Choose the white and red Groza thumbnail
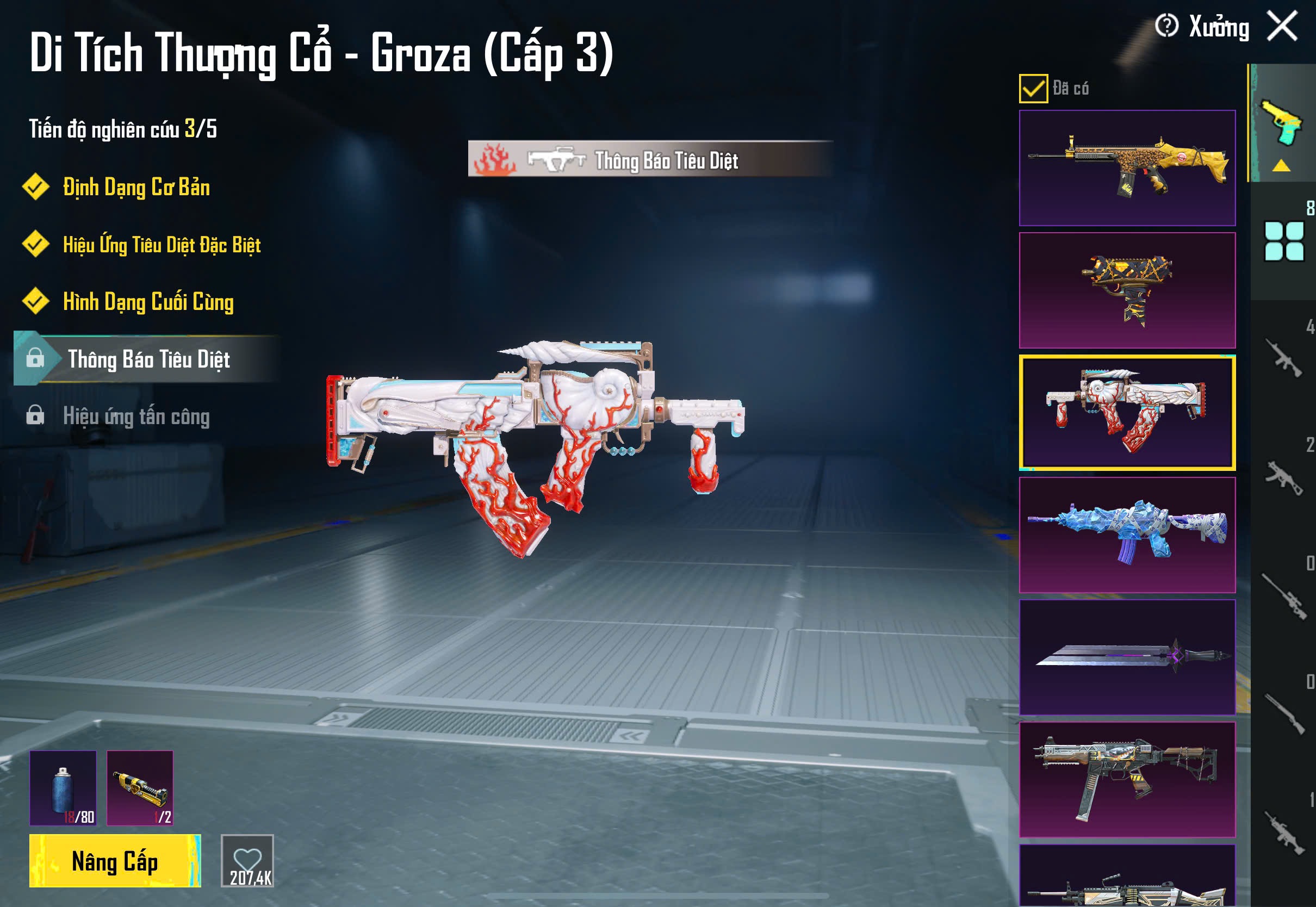The width and height of the screenshot is (1316, 907). pyautogui.click(x=1127, y=413)
